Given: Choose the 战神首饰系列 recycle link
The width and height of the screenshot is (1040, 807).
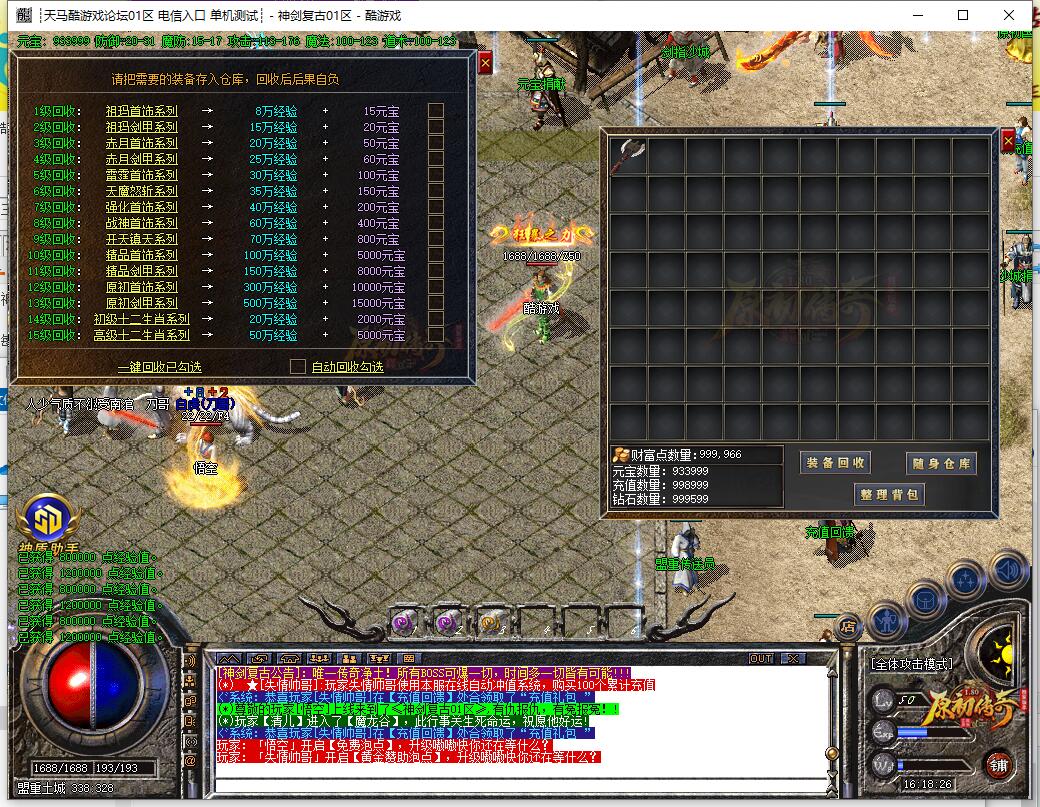Looking at the screenshot, I should click(x=141, y=223).
